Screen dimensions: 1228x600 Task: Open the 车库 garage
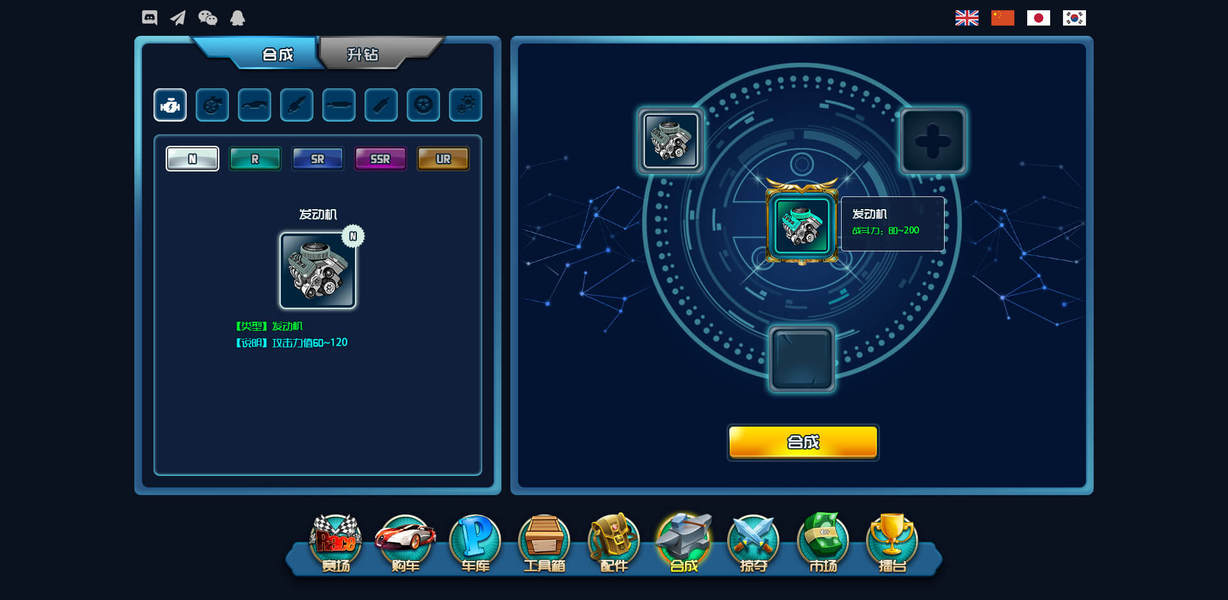(x=474, y=543)
